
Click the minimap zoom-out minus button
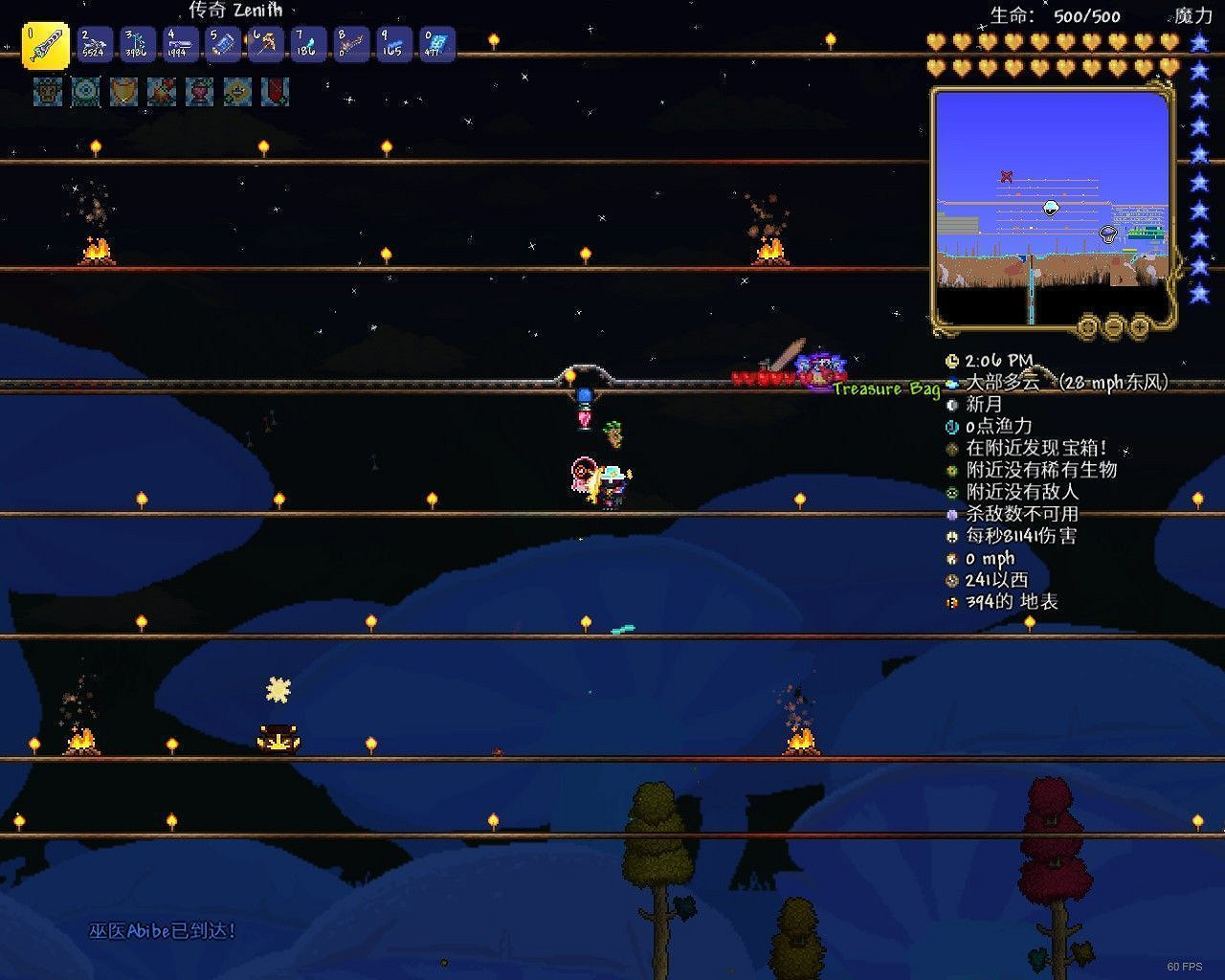[x=1113, y=326]
